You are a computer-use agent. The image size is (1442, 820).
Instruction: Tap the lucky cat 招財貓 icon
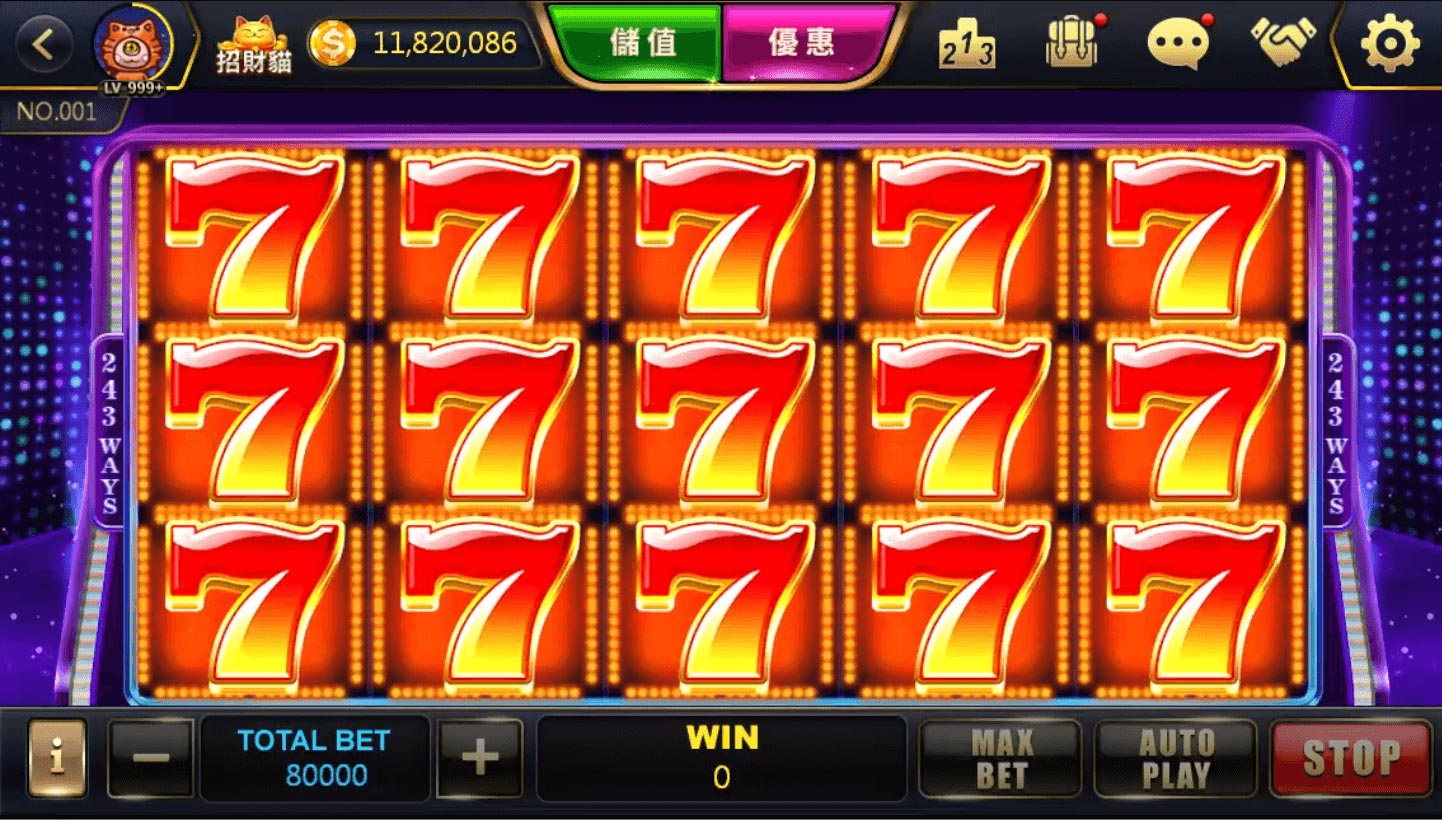(x=254, y=45)
